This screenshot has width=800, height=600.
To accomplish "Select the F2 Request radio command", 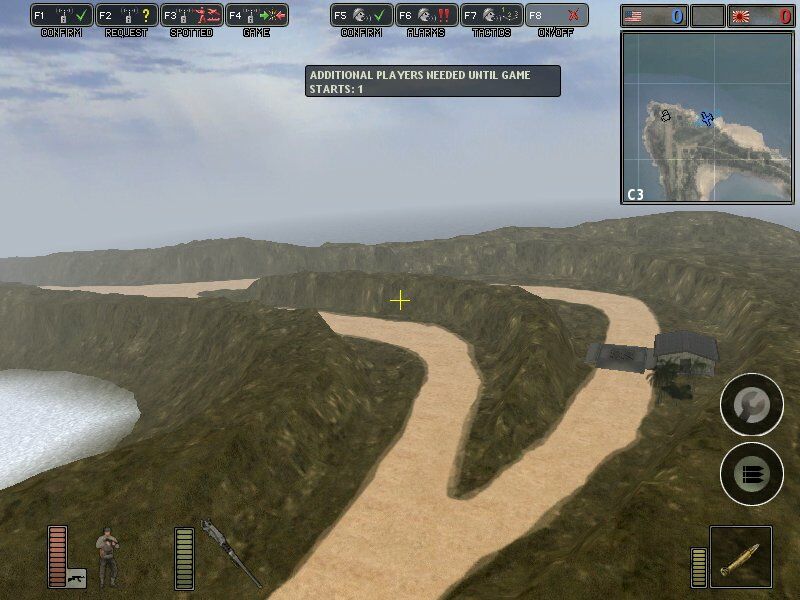I will [x=126, y=16].
